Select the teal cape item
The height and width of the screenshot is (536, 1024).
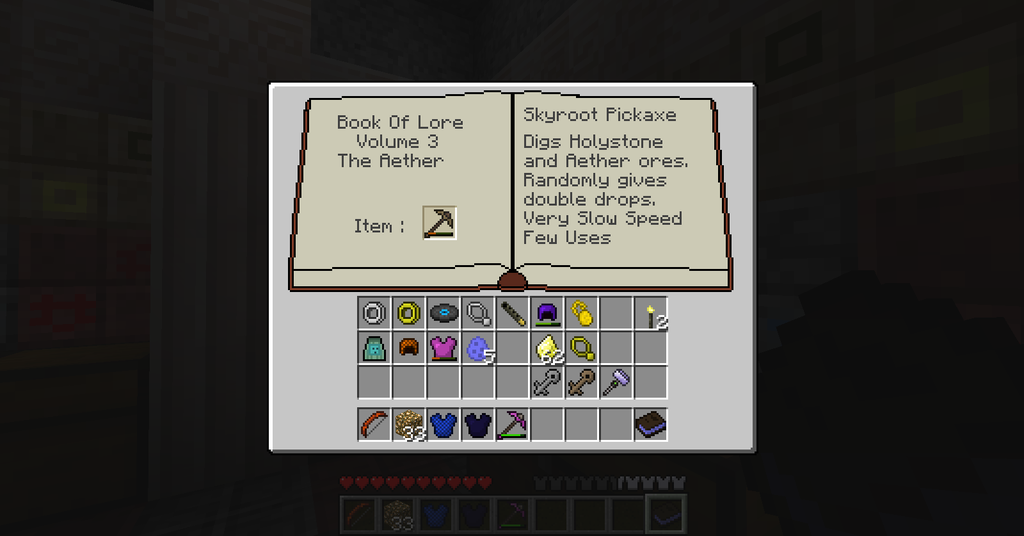coord(374,348)
